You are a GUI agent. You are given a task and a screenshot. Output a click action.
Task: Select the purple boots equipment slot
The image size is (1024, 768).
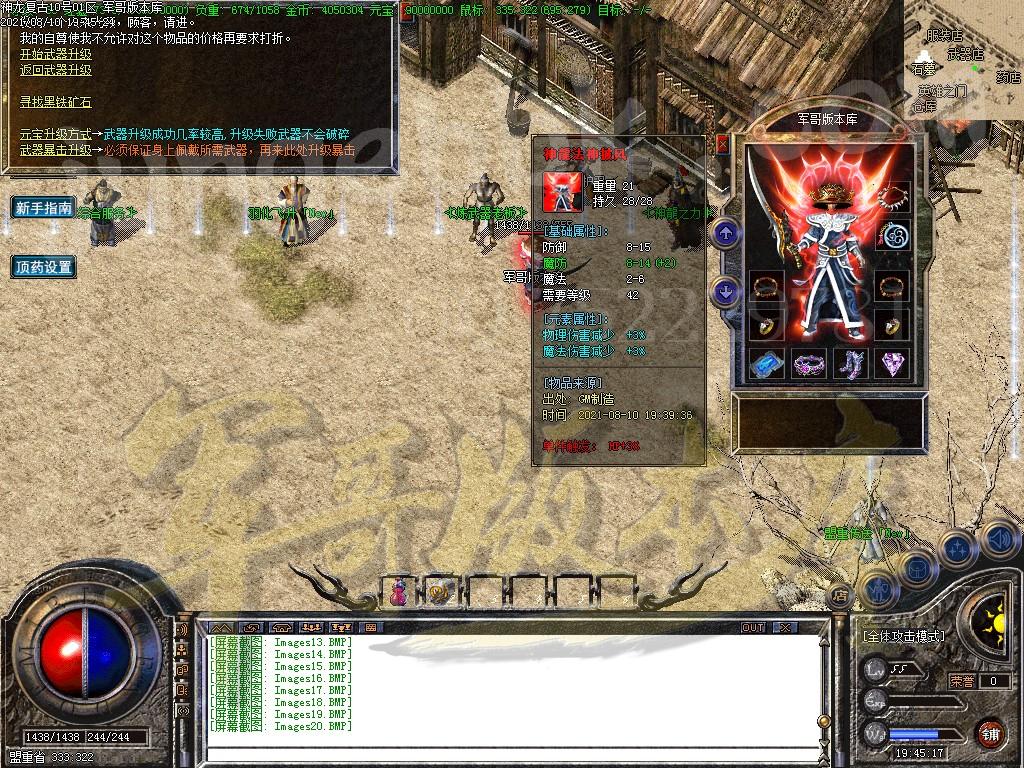(850, 363)
